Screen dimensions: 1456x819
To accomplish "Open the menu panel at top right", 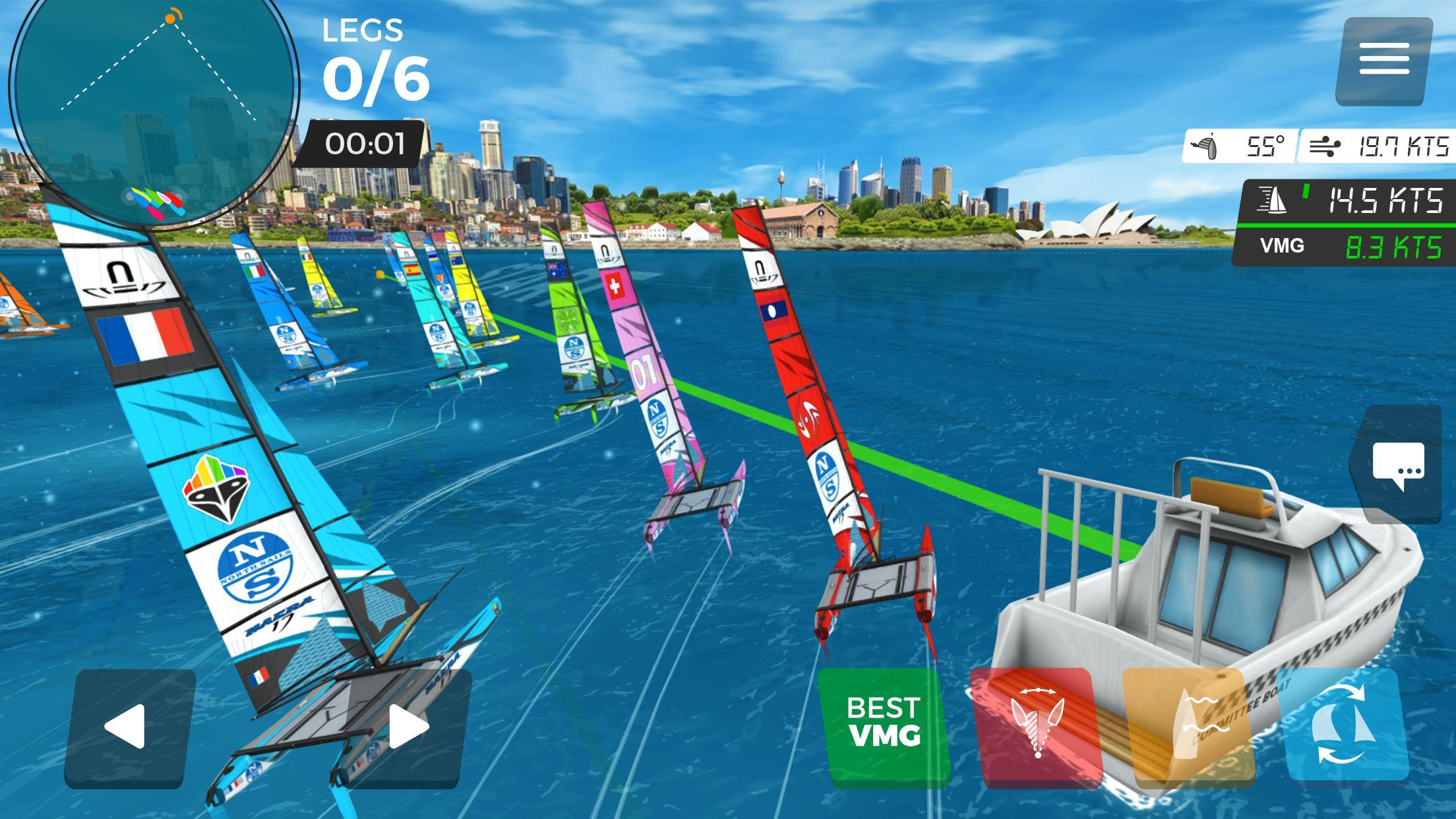I will [1385, 59].
